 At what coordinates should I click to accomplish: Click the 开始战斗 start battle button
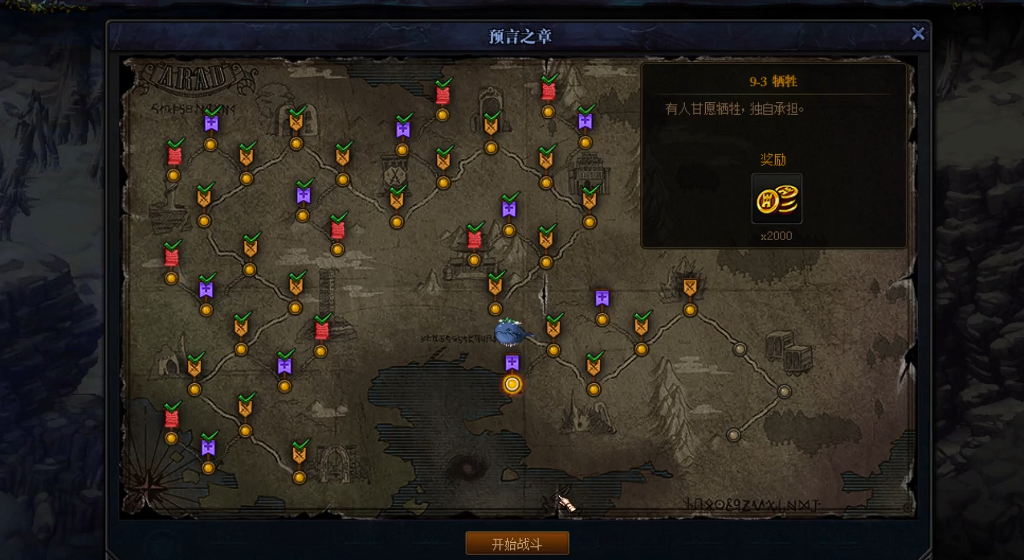point(517,543)
